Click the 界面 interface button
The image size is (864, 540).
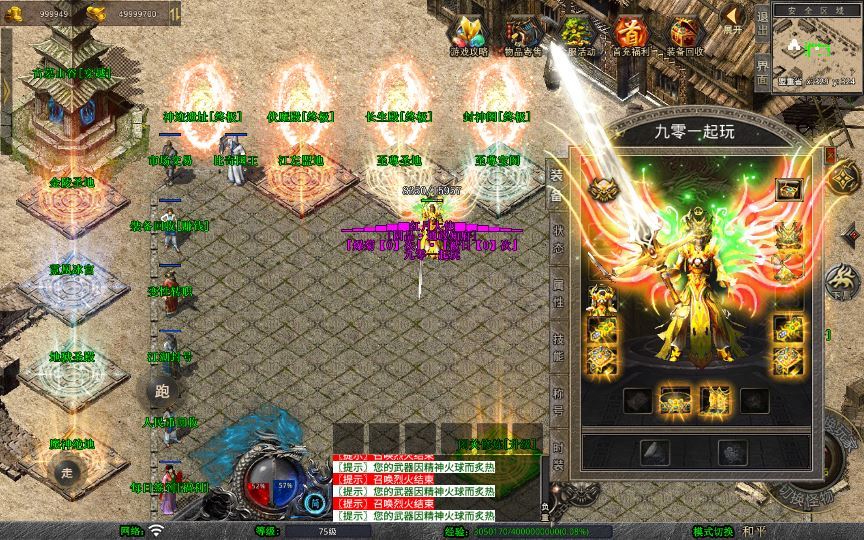click(x=762, y=70)
